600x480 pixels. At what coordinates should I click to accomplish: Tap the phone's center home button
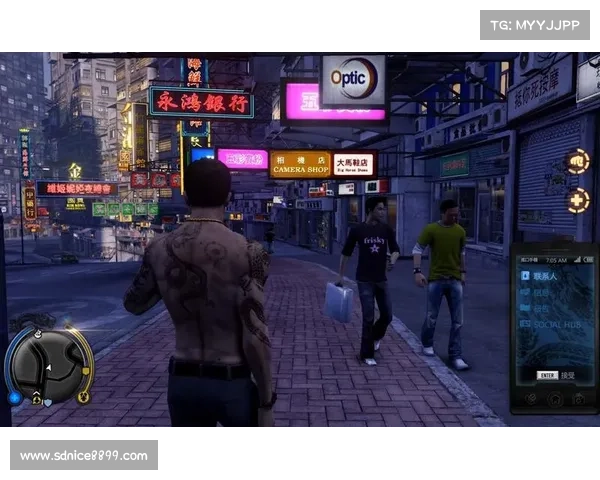pos(553,399)
